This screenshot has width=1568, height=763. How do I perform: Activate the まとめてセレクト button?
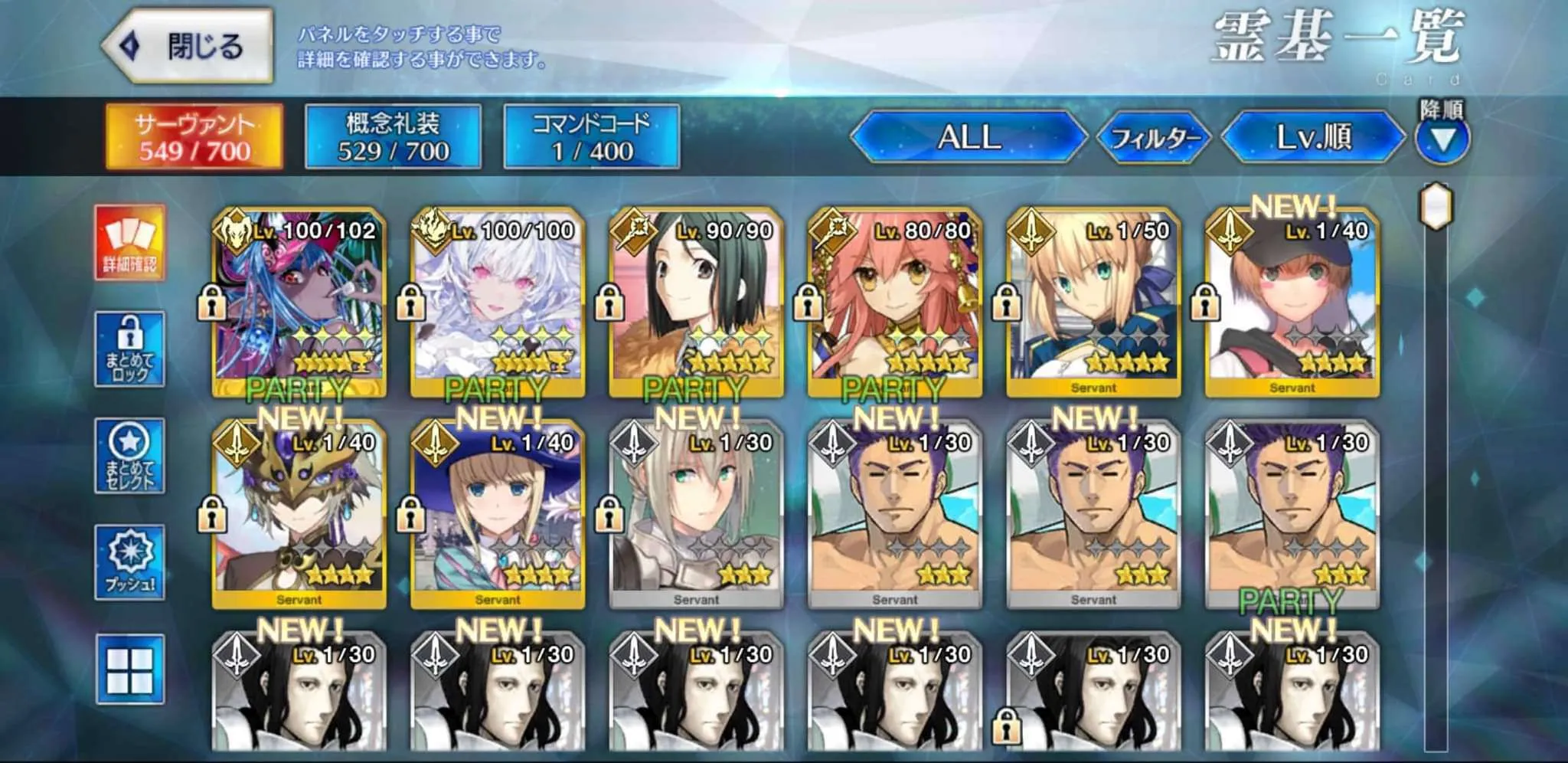pyautogui.click(x=129, y=456)
